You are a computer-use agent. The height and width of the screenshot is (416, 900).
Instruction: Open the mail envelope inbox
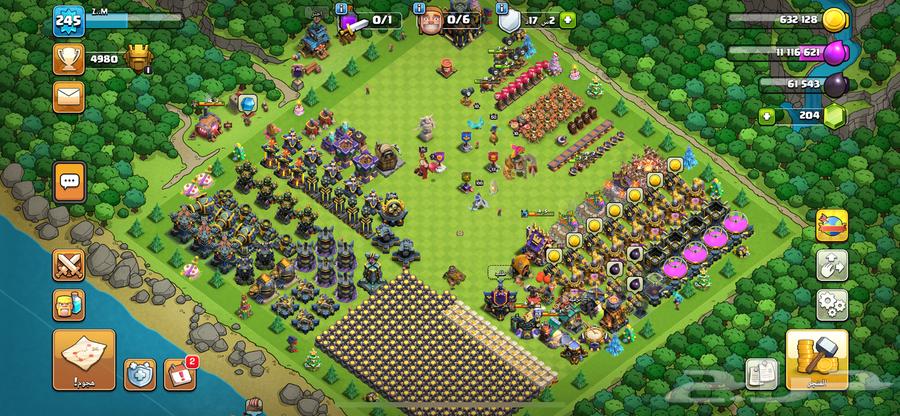(68, 96)
